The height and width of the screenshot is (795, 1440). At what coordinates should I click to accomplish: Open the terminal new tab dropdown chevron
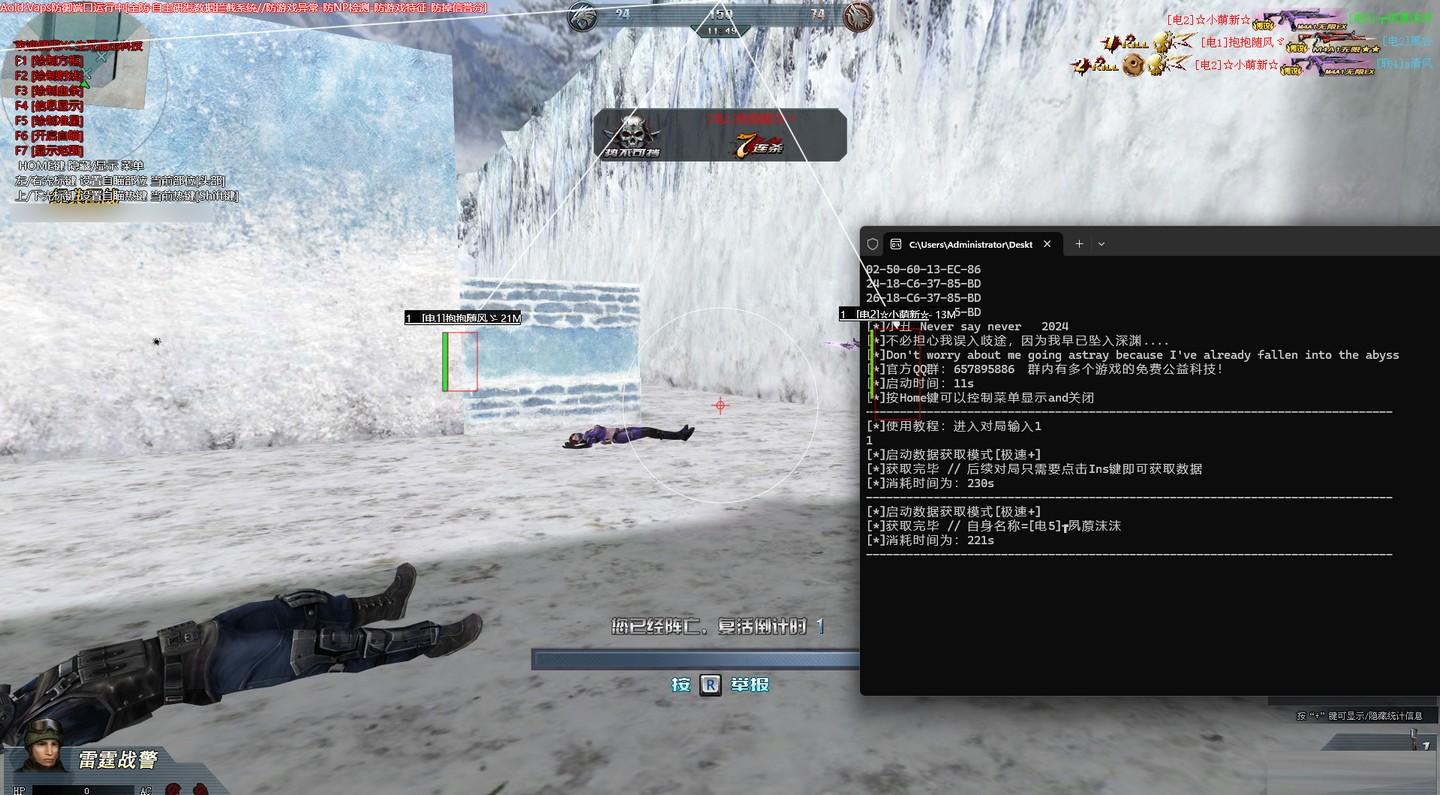(1101, 243)
